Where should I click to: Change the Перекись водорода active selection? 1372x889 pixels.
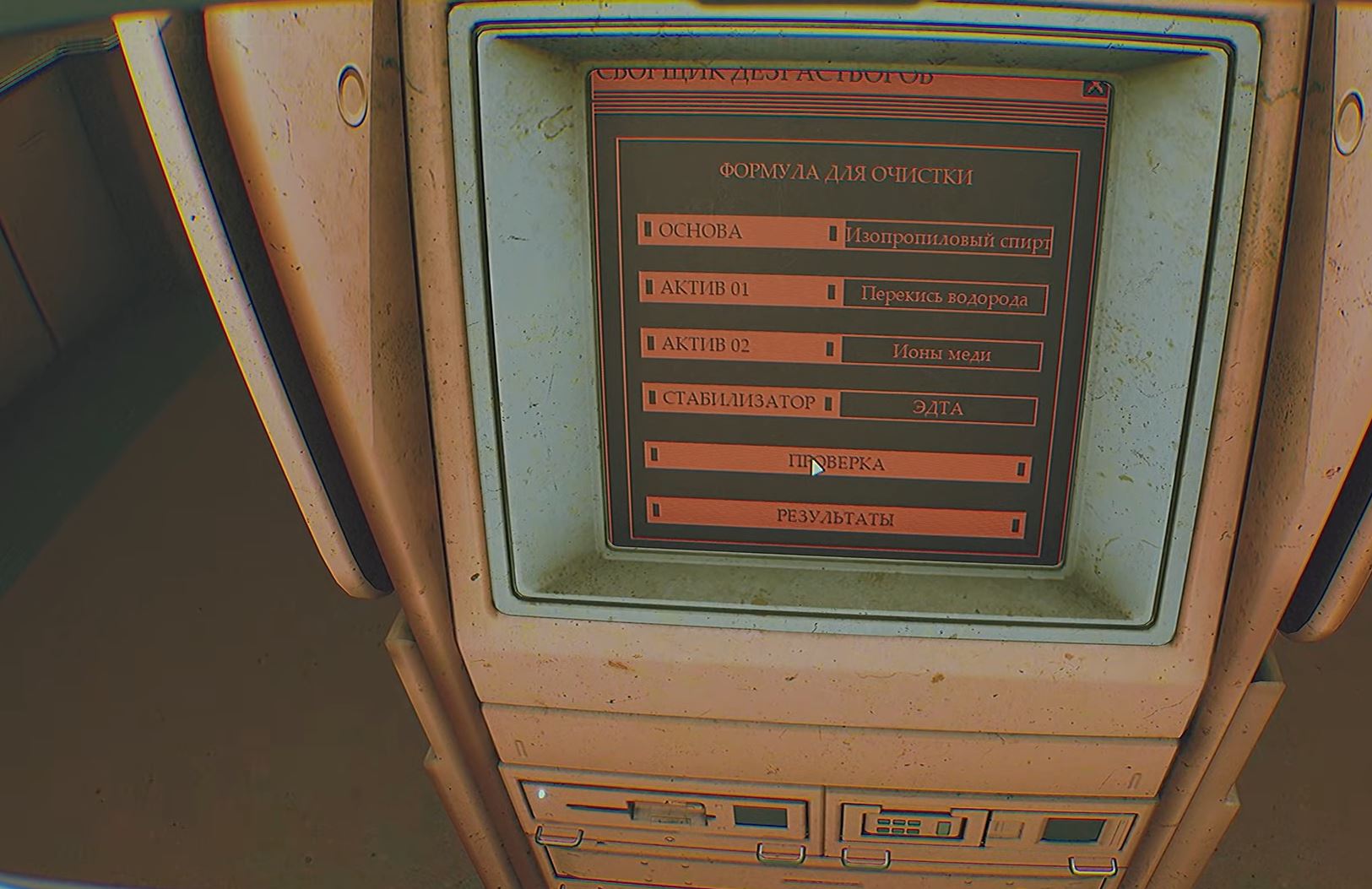coord(944,297)
